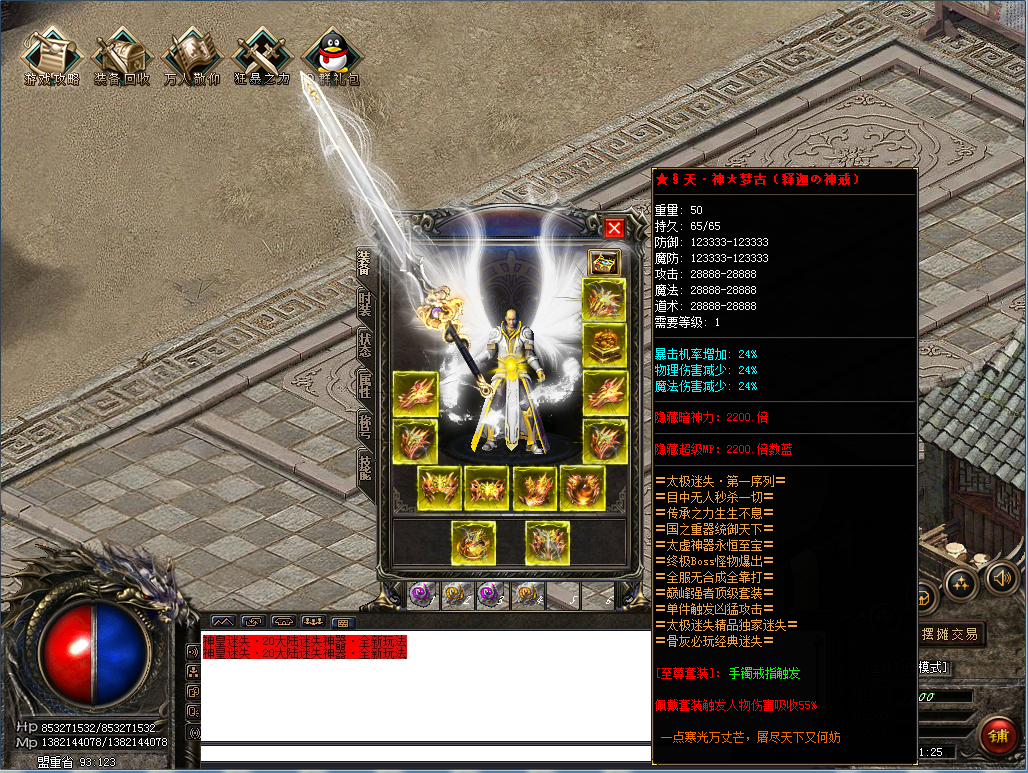Open the 装备回收 equipment recycle chest
This screenshot has width=1028, height=773.
click(x=121, y=55)
